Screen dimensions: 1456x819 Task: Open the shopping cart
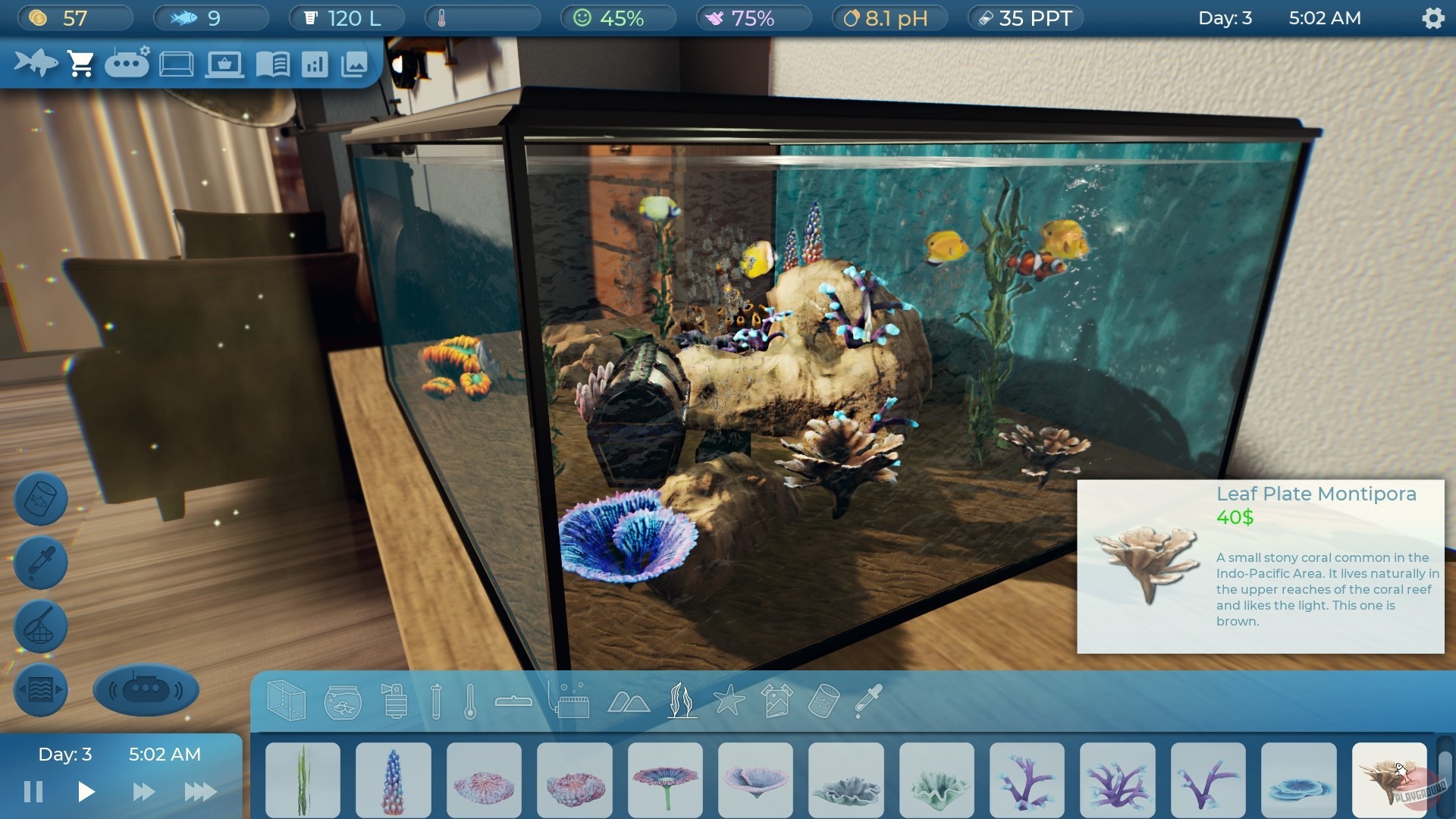point(81,63)
